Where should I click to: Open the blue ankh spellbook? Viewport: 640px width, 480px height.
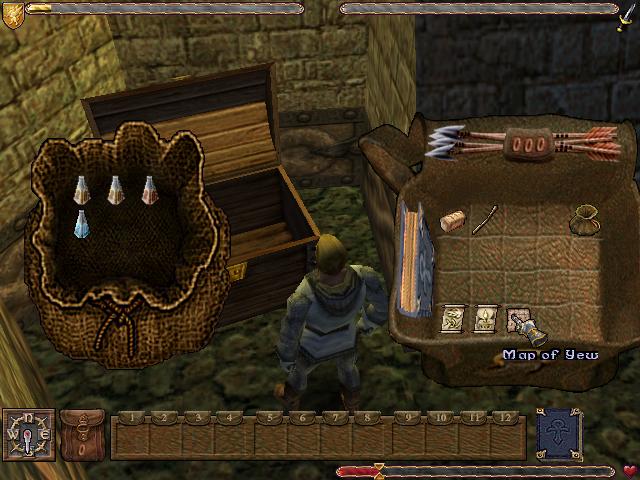[558, 434]
